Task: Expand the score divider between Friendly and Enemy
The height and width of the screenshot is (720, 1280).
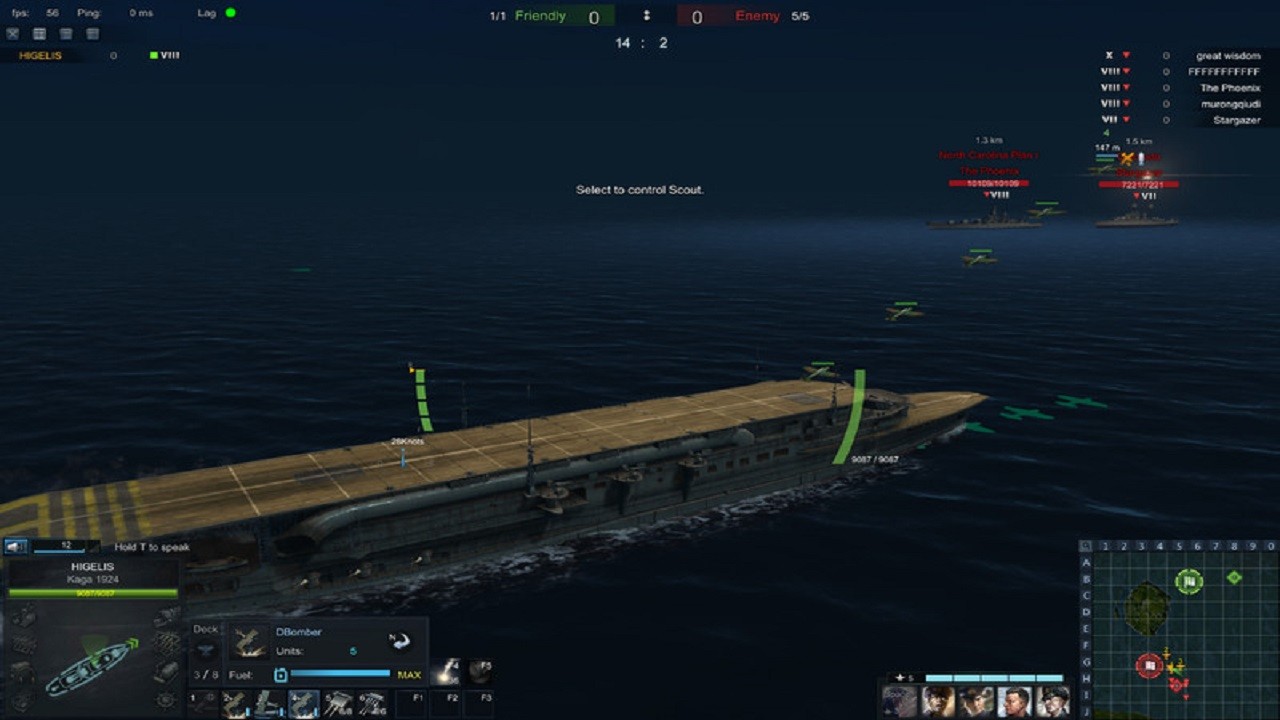Action: click(647, 16)
